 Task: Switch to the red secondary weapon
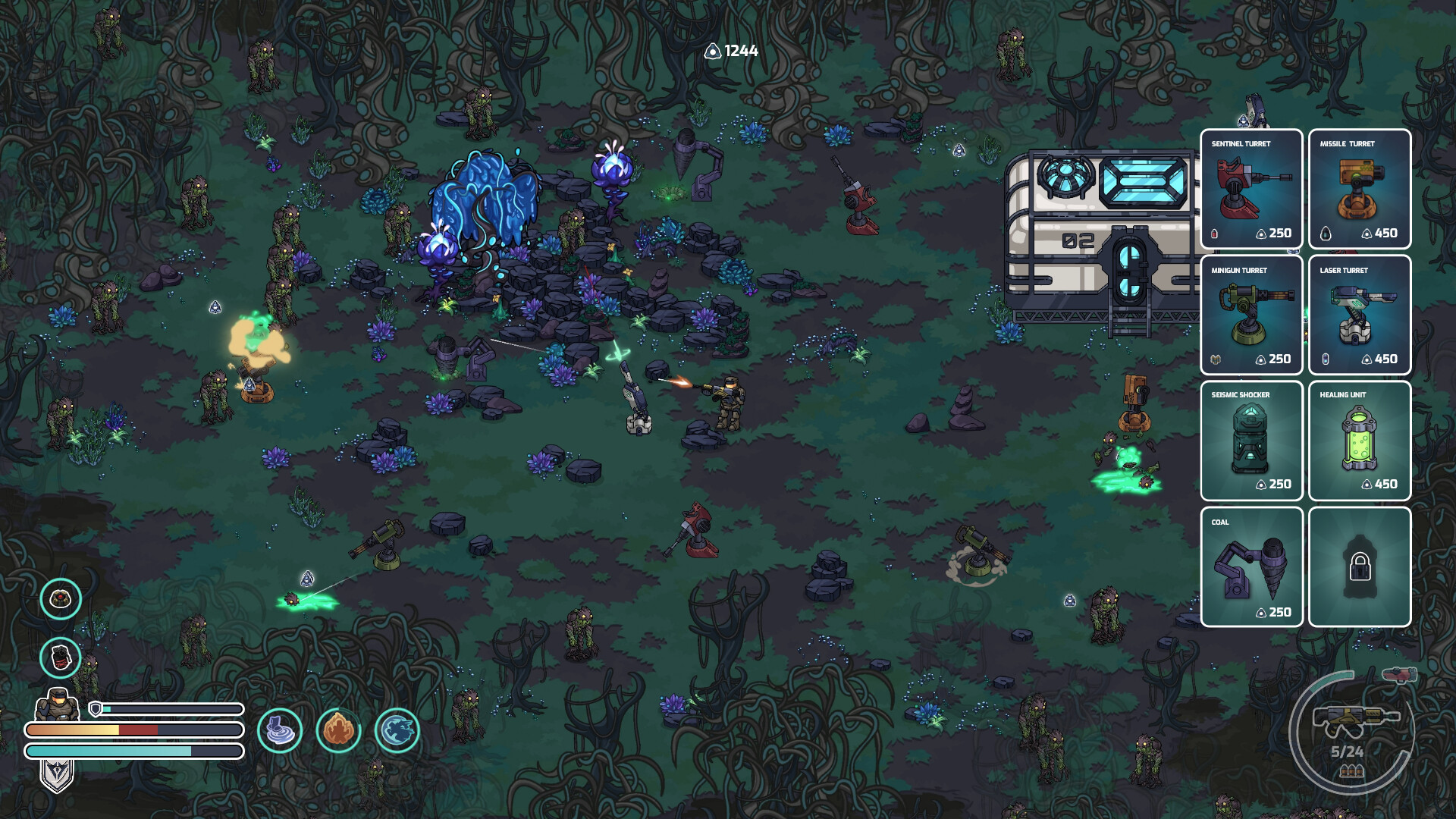(1399, 674)
